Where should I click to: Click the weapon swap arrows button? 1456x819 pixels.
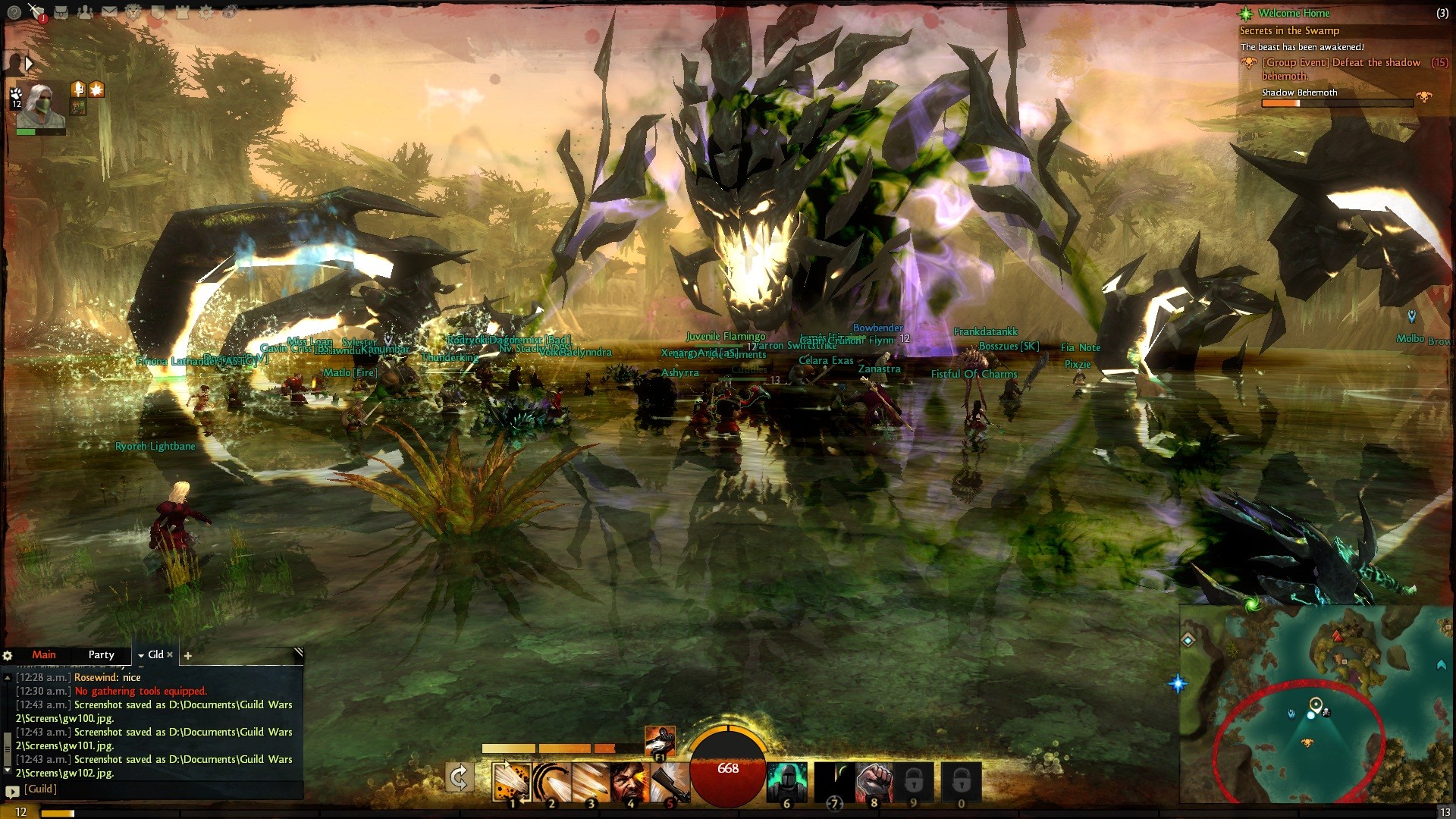point(459,777)
